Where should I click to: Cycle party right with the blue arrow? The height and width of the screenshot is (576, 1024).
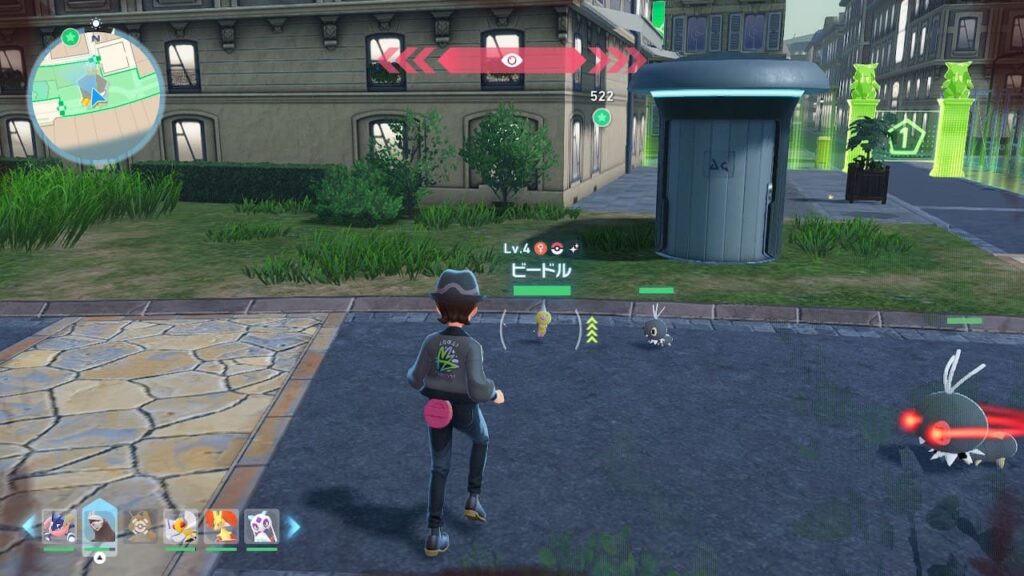pyautogui.click(x=293, y=526)
